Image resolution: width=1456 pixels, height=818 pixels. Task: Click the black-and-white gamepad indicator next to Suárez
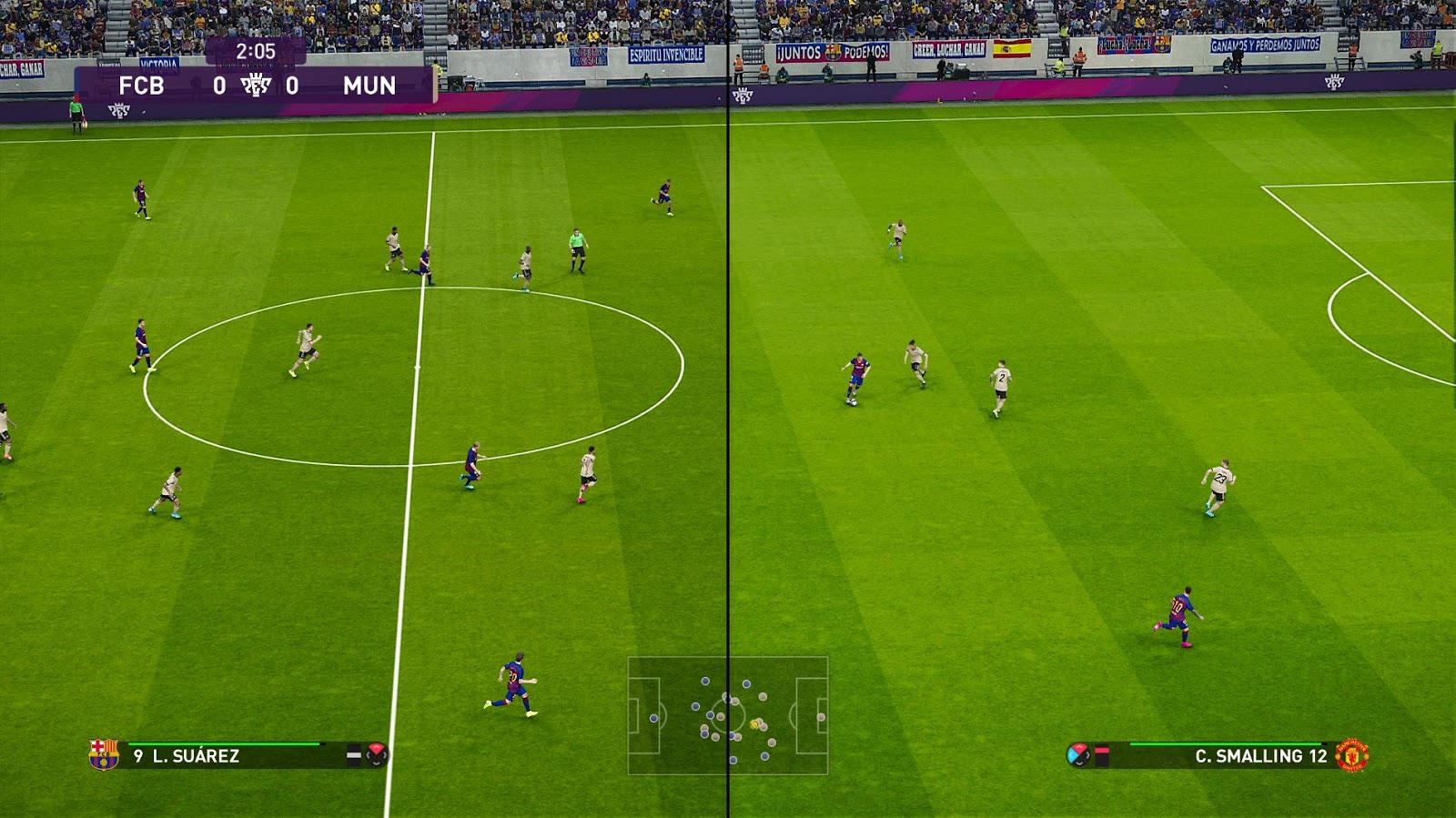[355, 754]
